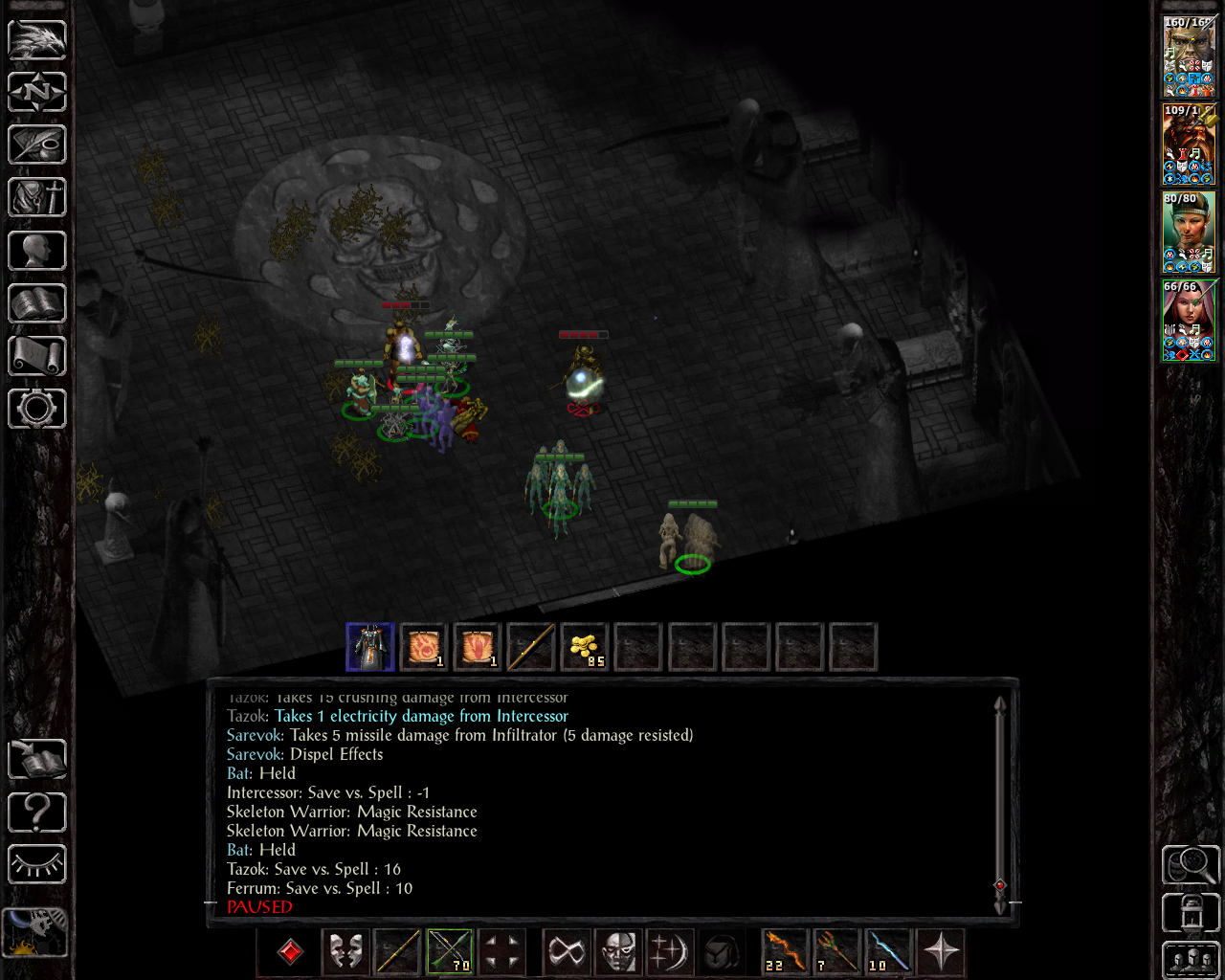
Task: Open the journal with quill and inkwell
Action: point(36,145)
